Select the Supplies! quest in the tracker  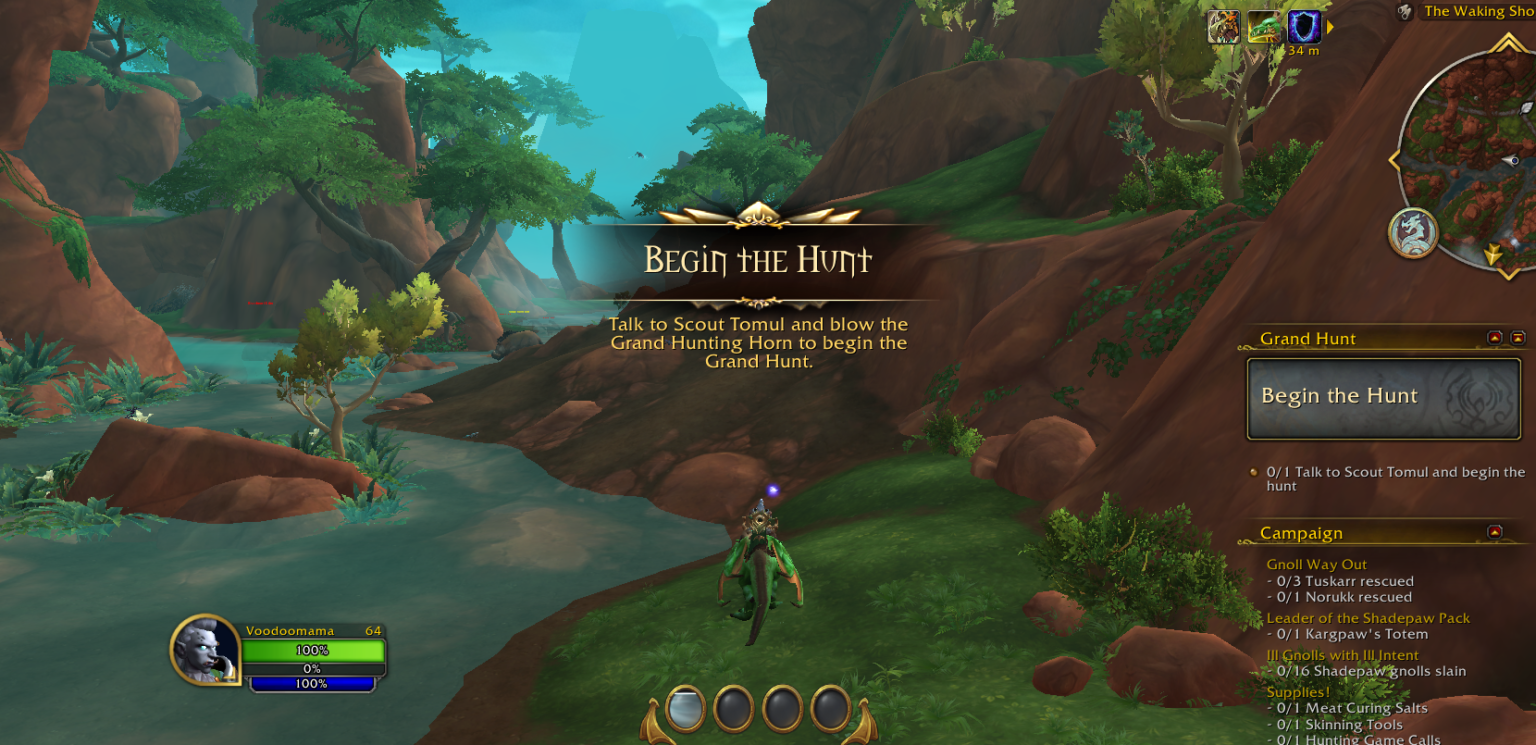click(1298, 691)
